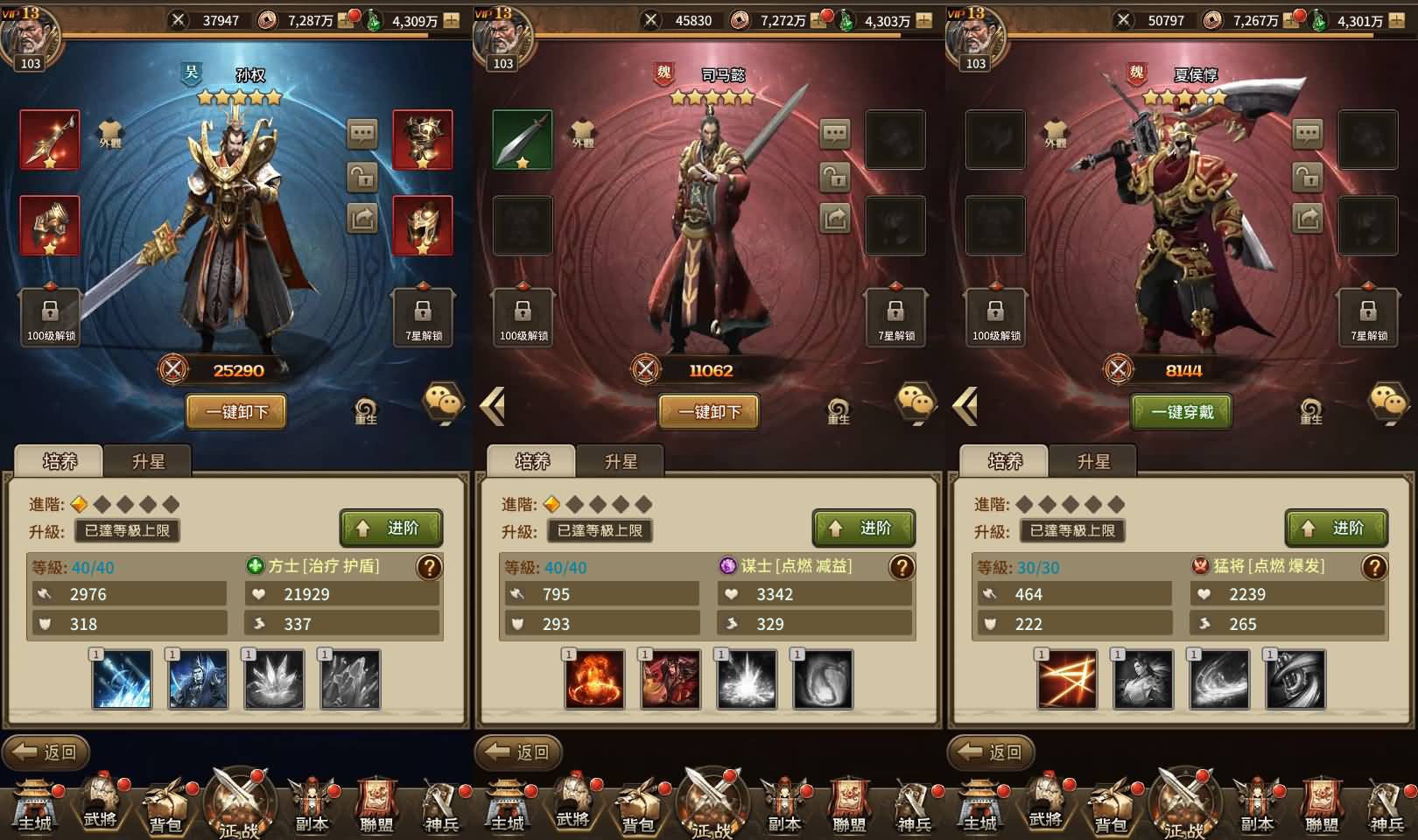Screen dimensions: 1418x840
Task: Click 一键卸下 under Sun Quan (孙权)
Action: (236, 411)
